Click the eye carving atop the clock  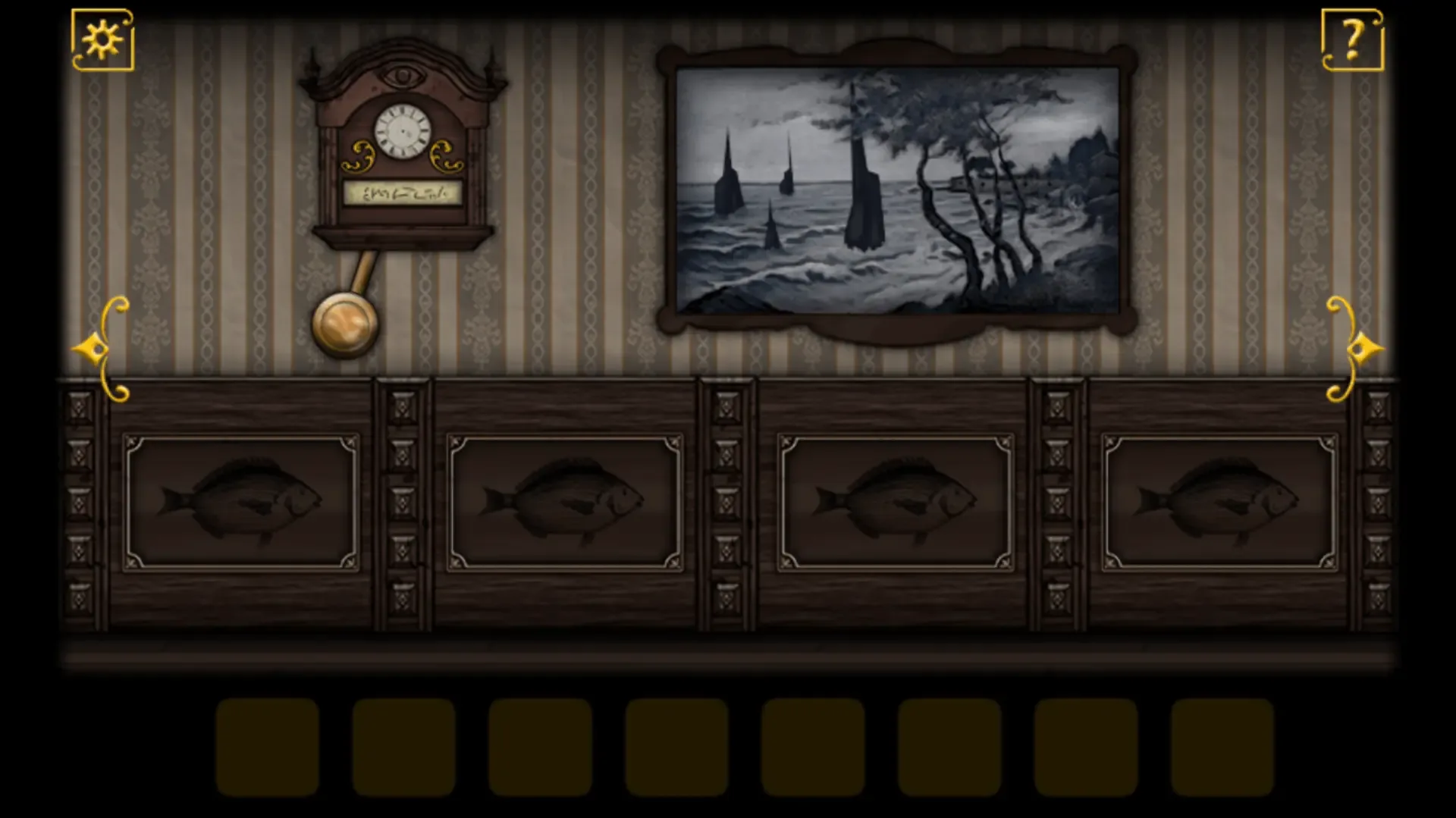tap(403, 76)
